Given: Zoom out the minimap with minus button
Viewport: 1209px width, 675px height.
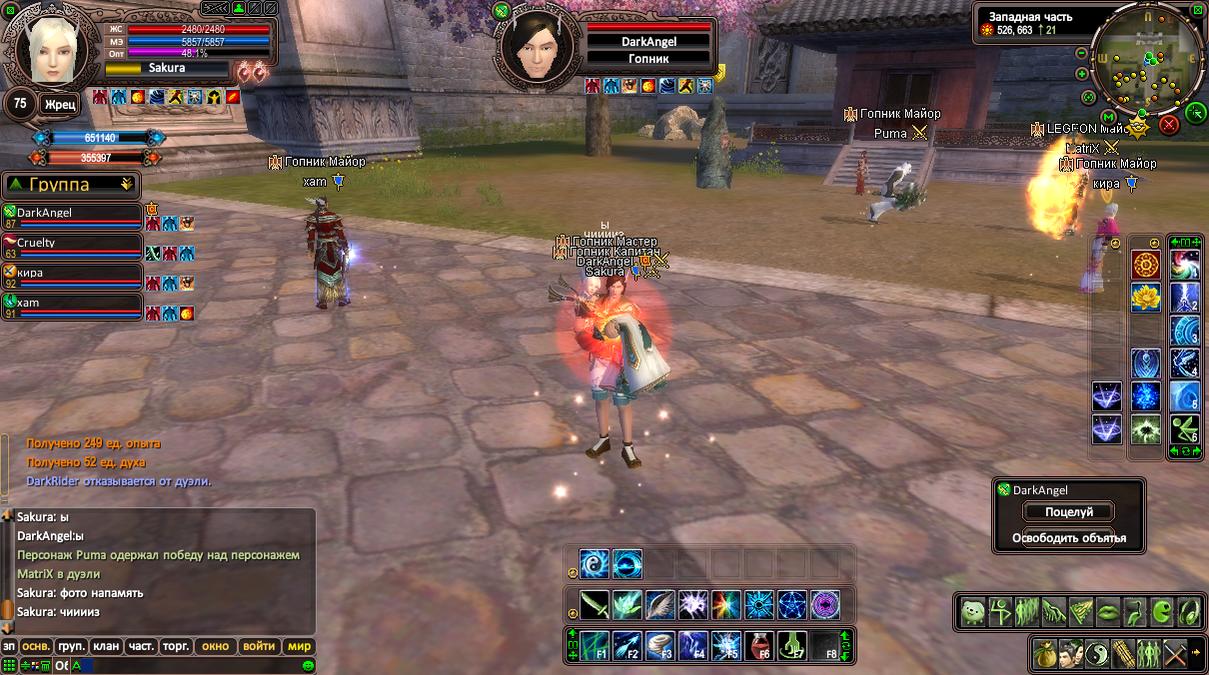Looking at the screenshot, I should click(x=1082, y=53).
